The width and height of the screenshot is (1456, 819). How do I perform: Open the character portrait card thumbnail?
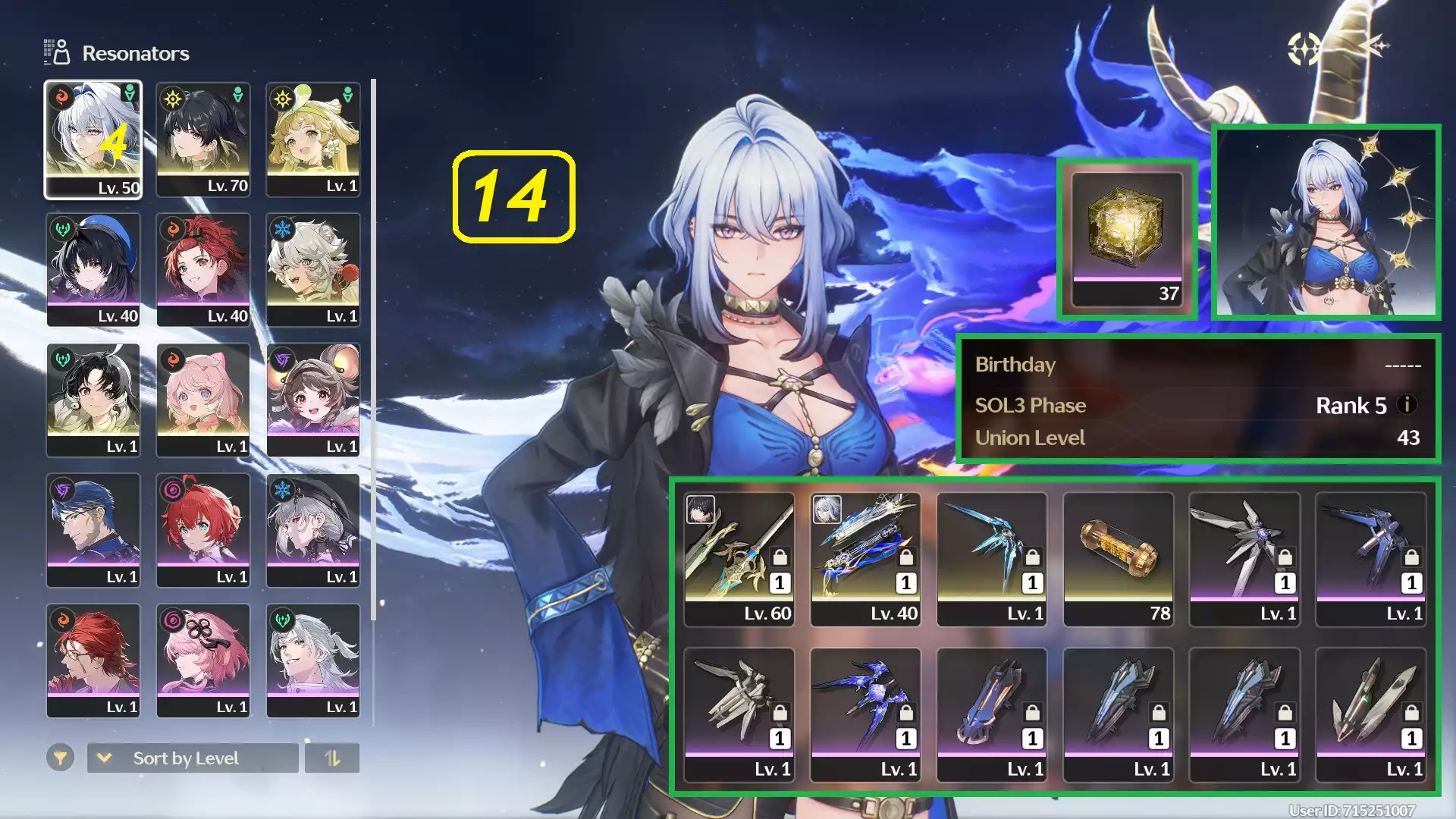[1326, 221]
